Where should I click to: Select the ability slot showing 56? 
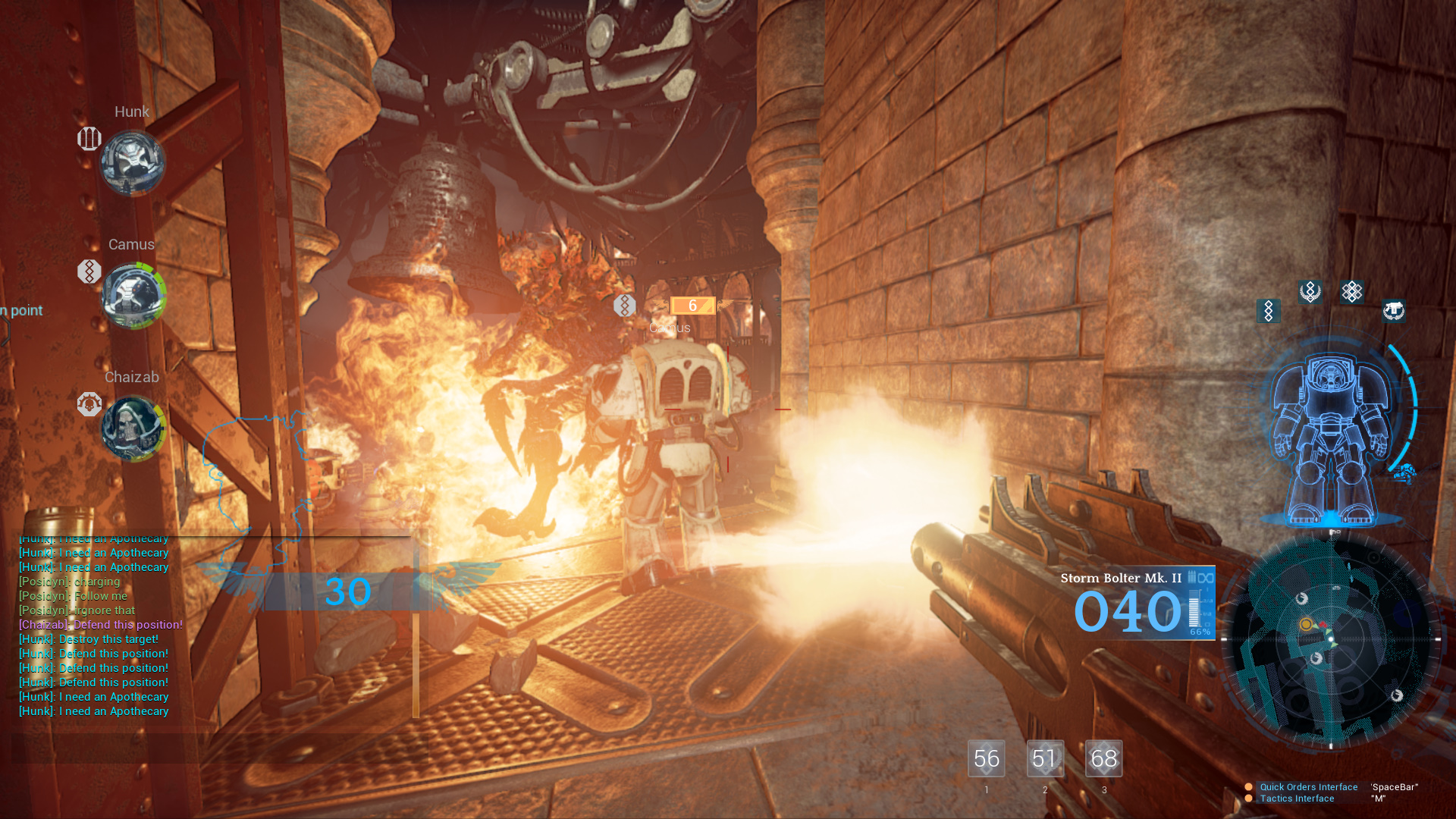(x=986, y=758)
